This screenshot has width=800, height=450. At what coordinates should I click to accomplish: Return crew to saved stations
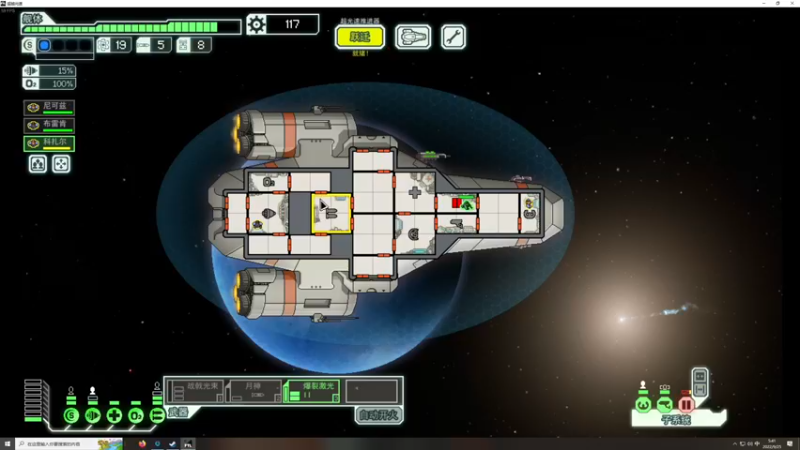61,164
